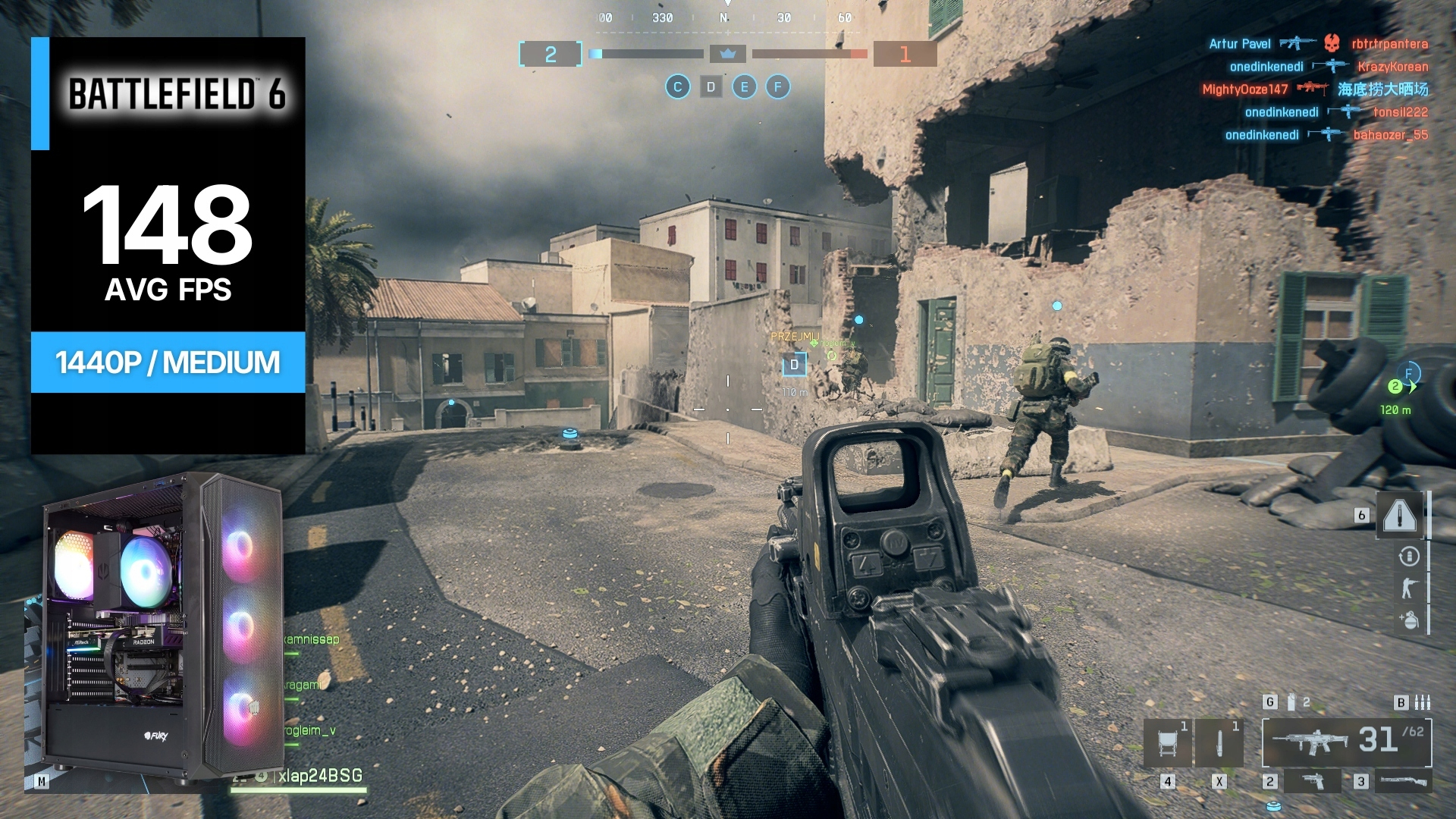Click the objective D world marker
Image resolution: width=1456 pixels, height=819 pixels.
(x=794, y=365)
